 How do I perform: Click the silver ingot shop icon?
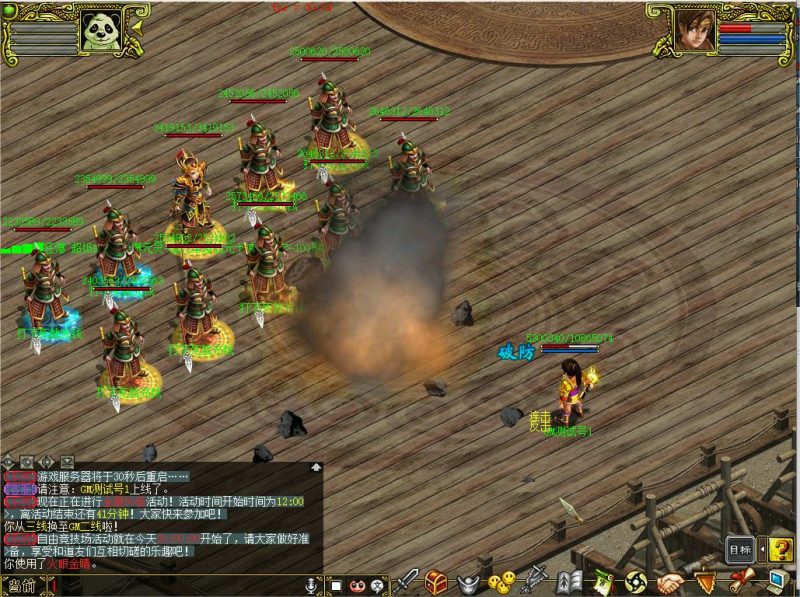point(468,582)
